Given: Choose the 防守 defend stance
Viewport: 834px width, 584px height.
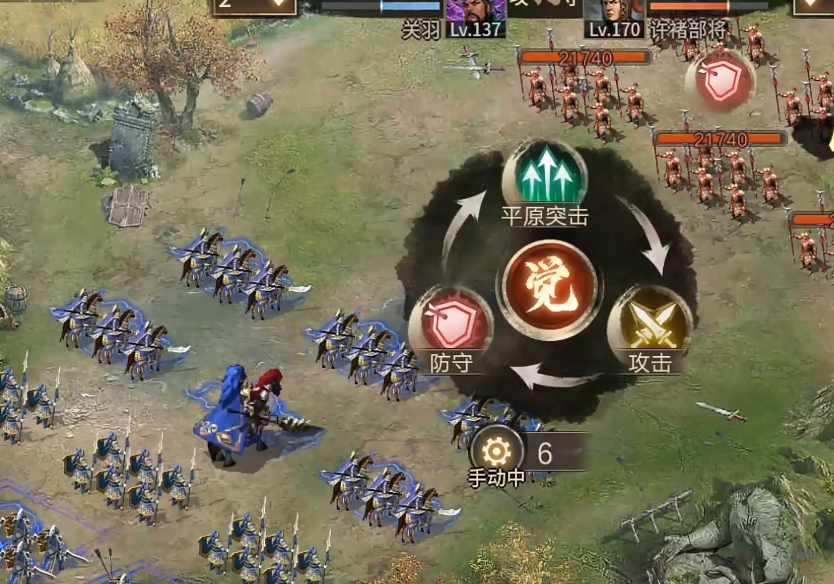Looking at the screenshot, I should (449, 324).
